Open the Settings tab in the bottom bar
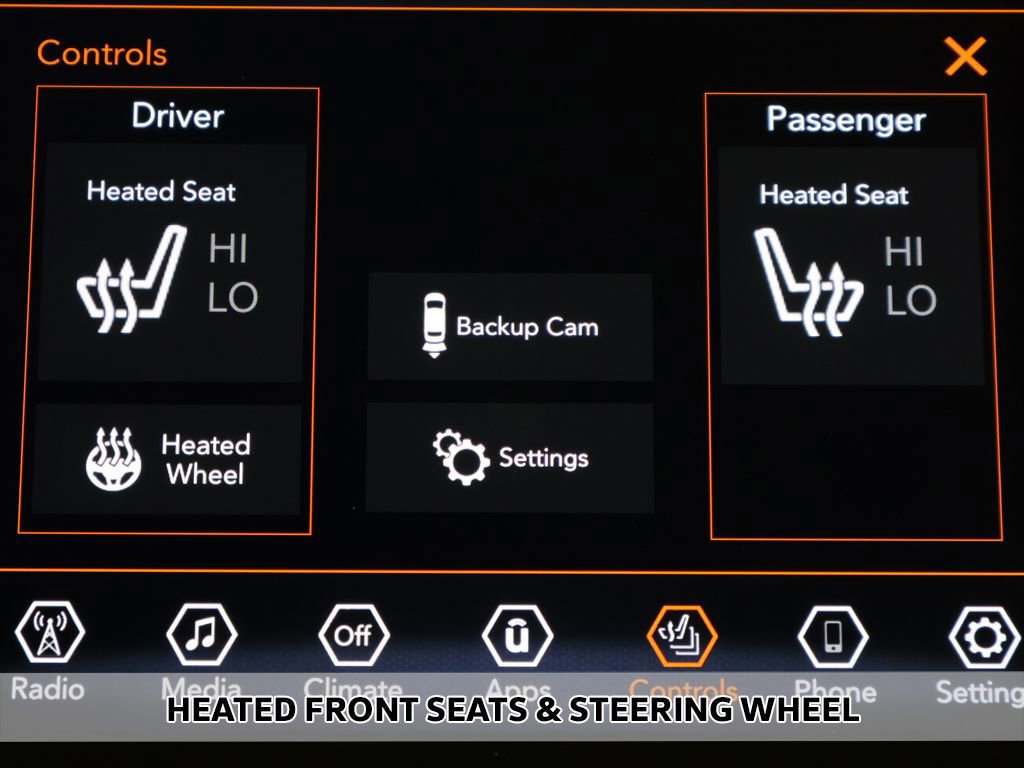 coord(983,636)
